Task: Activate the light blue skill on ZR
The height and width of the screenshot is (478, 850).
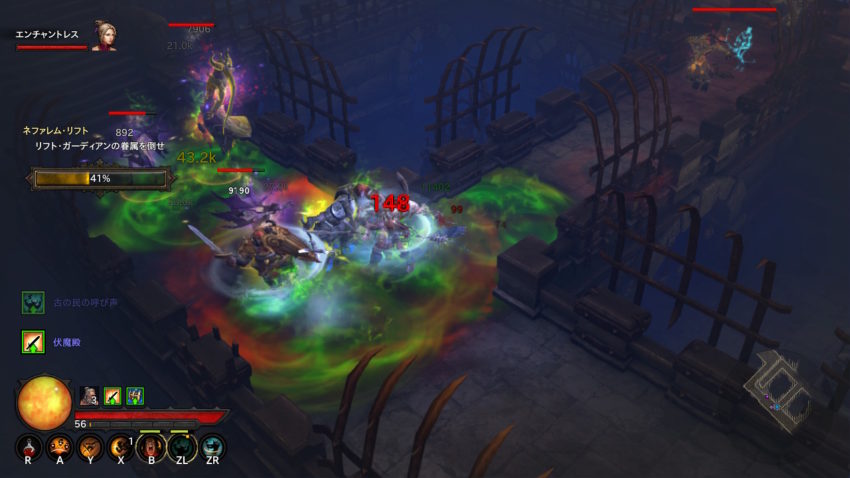Action: (x=213, y=447)
